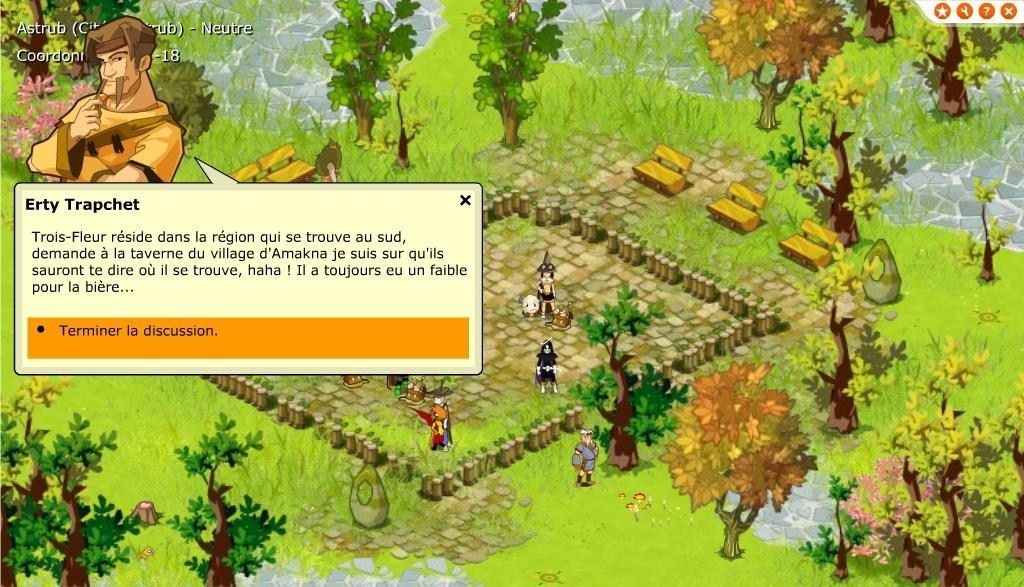
Task: Click the star icon in the top corner
Action: 942,11
